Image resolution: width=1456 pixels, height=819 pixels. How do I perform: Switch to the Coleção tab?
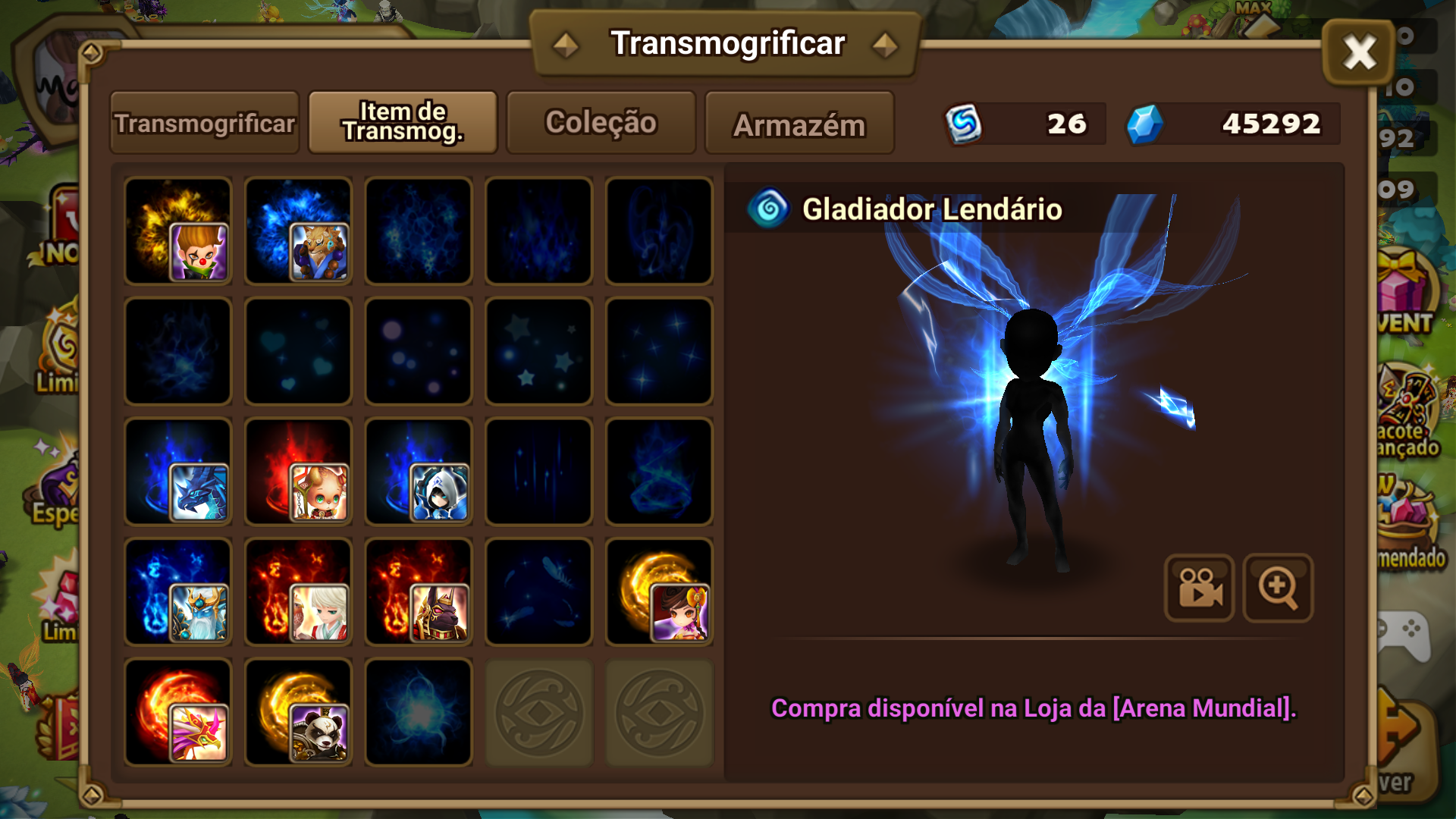pyautogui.click(x=601, y=123)
